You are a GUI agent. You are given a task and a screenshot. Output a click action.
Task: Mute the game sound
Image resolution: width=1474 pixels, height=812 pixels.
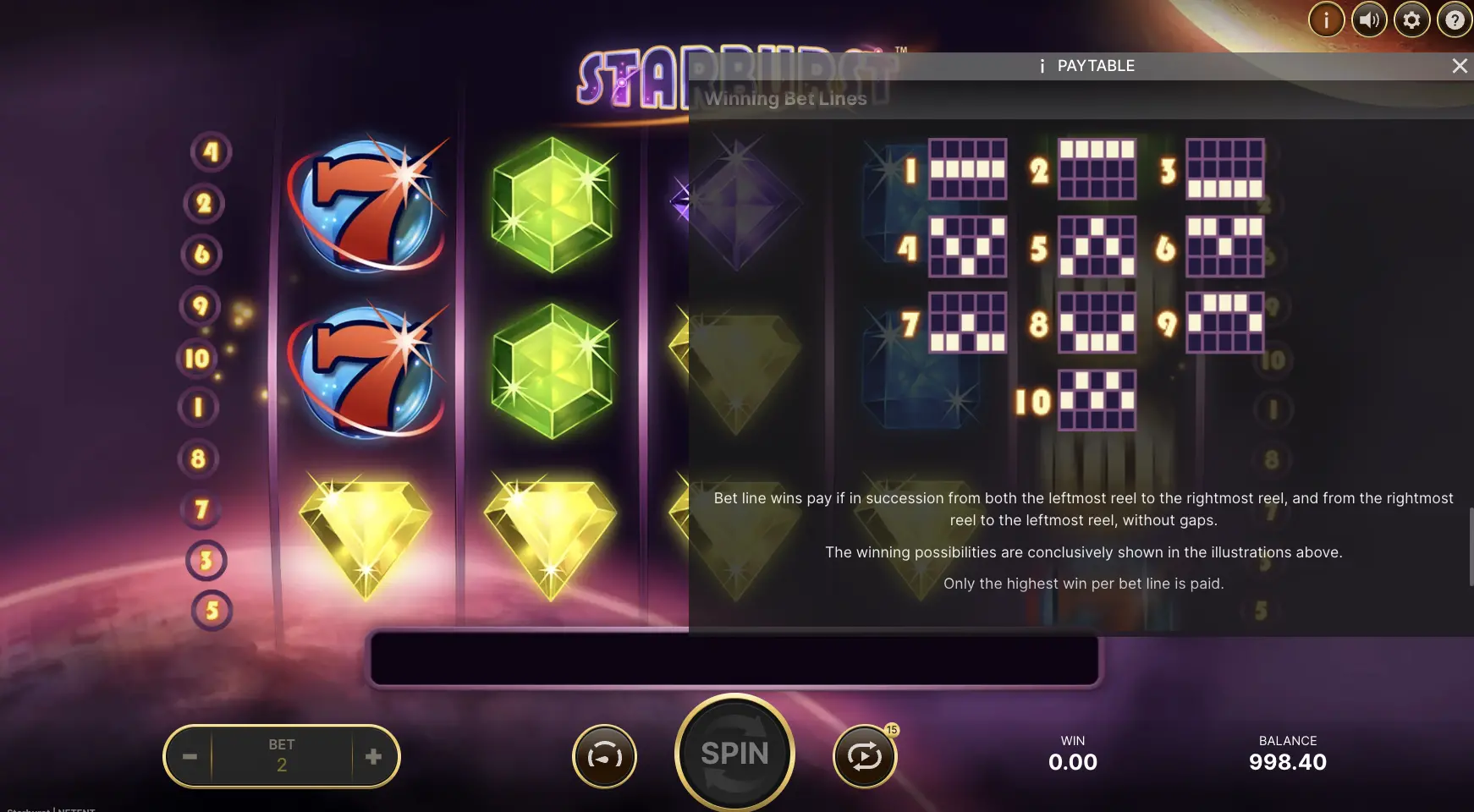tap(1370, 19)
